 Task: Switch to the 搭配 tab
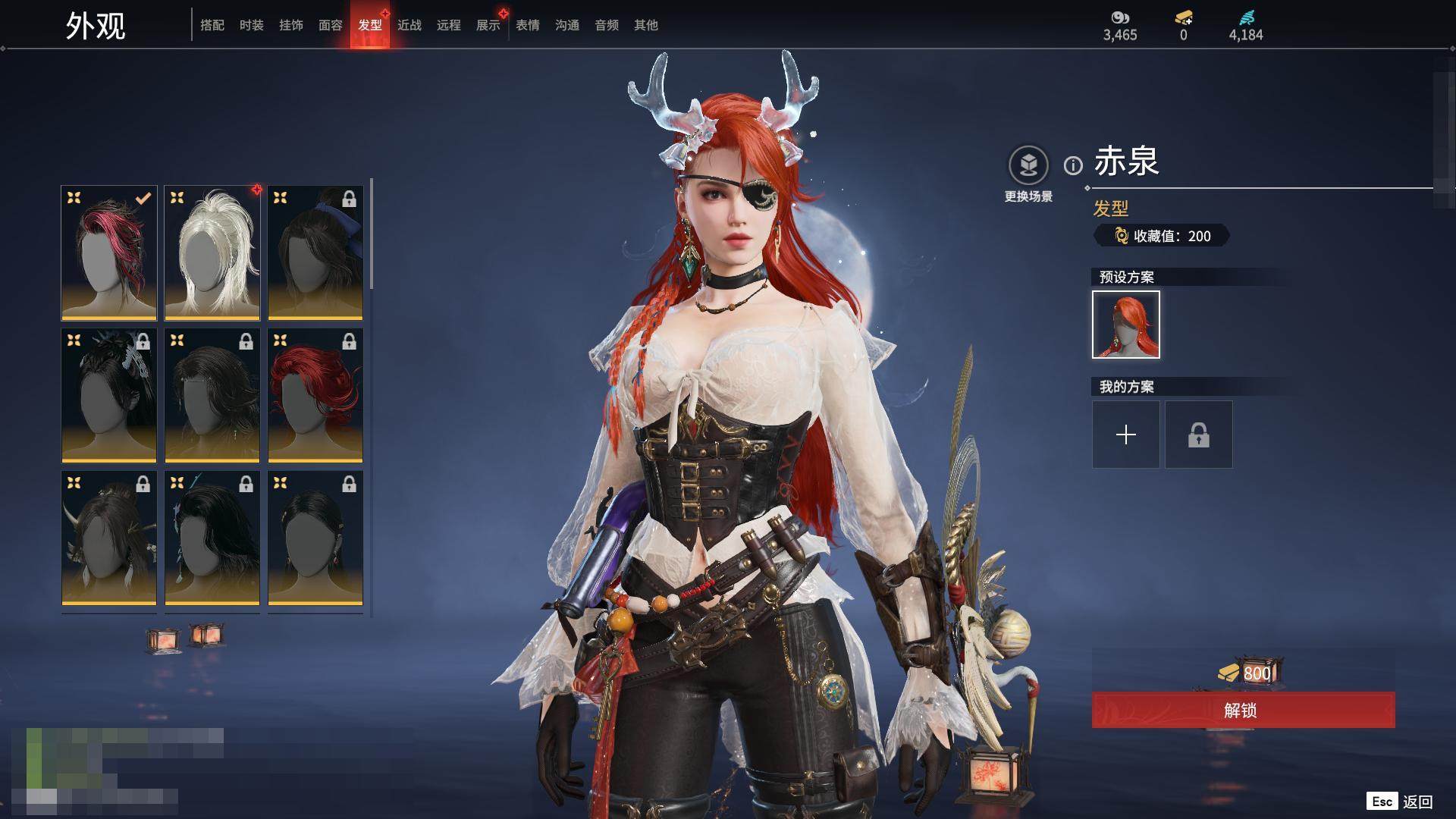pos(212,25)
